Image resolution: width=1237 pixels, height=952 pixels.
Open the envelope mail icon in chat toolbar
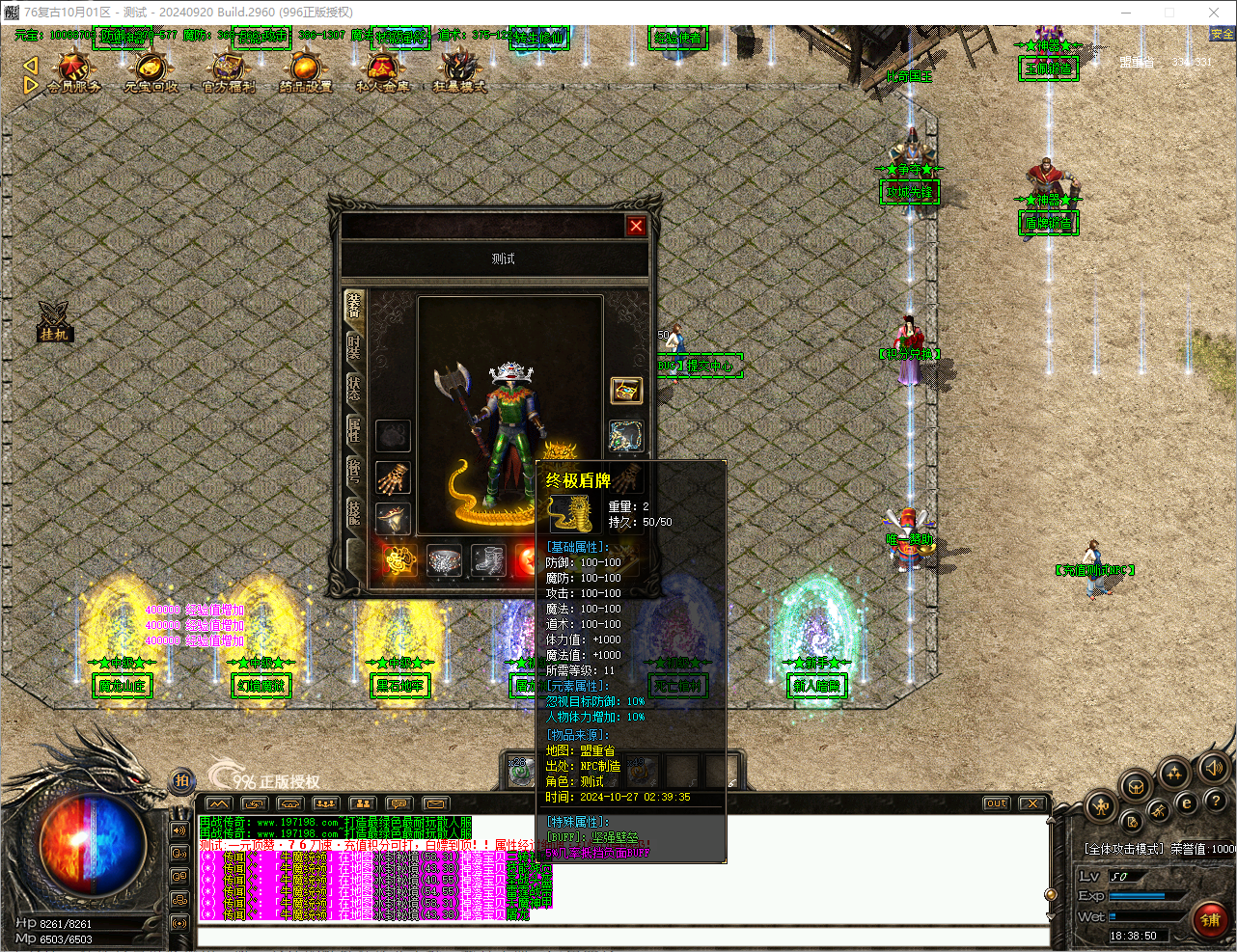pyautogui.click(x=435, y=802)
